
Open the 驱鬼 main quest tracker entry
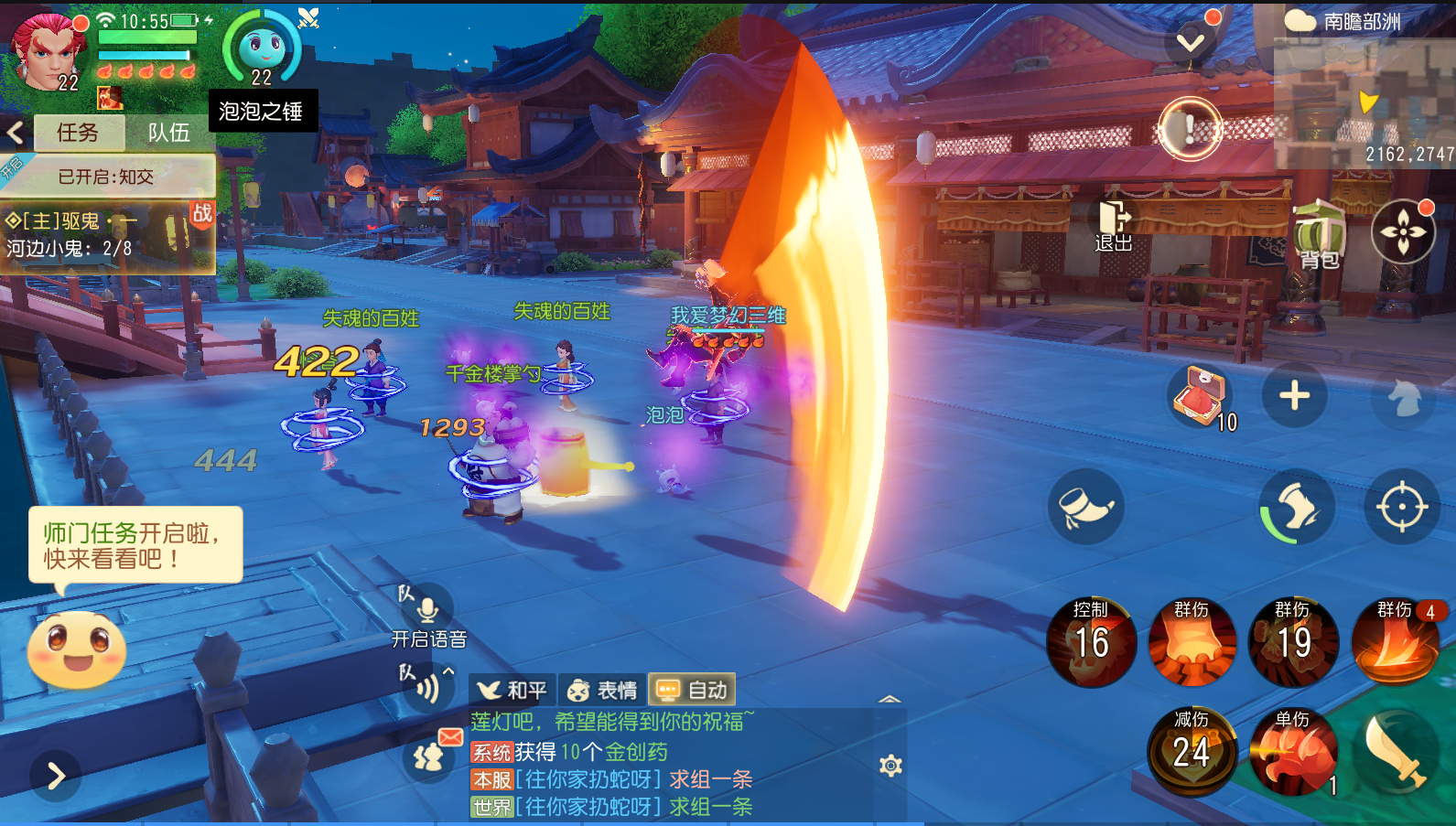point(105,235)
